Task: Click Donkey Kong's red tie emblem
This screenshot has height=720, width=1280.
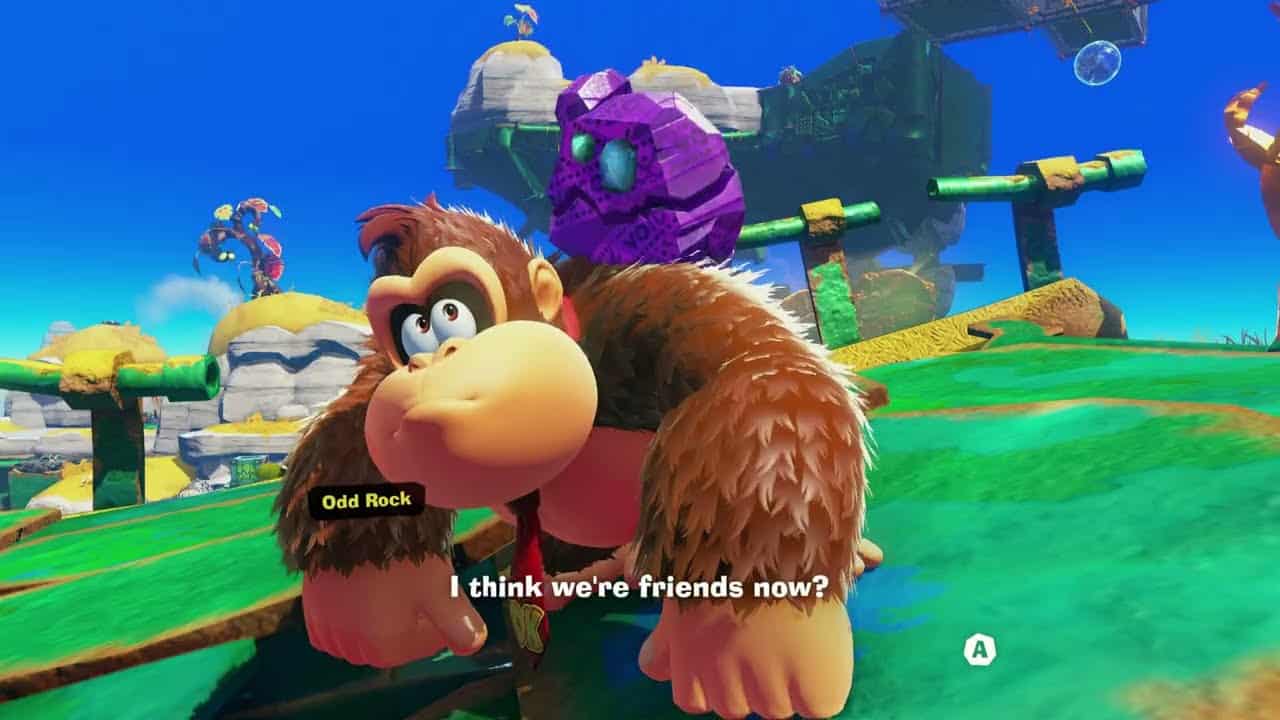Action: (527, 625)
